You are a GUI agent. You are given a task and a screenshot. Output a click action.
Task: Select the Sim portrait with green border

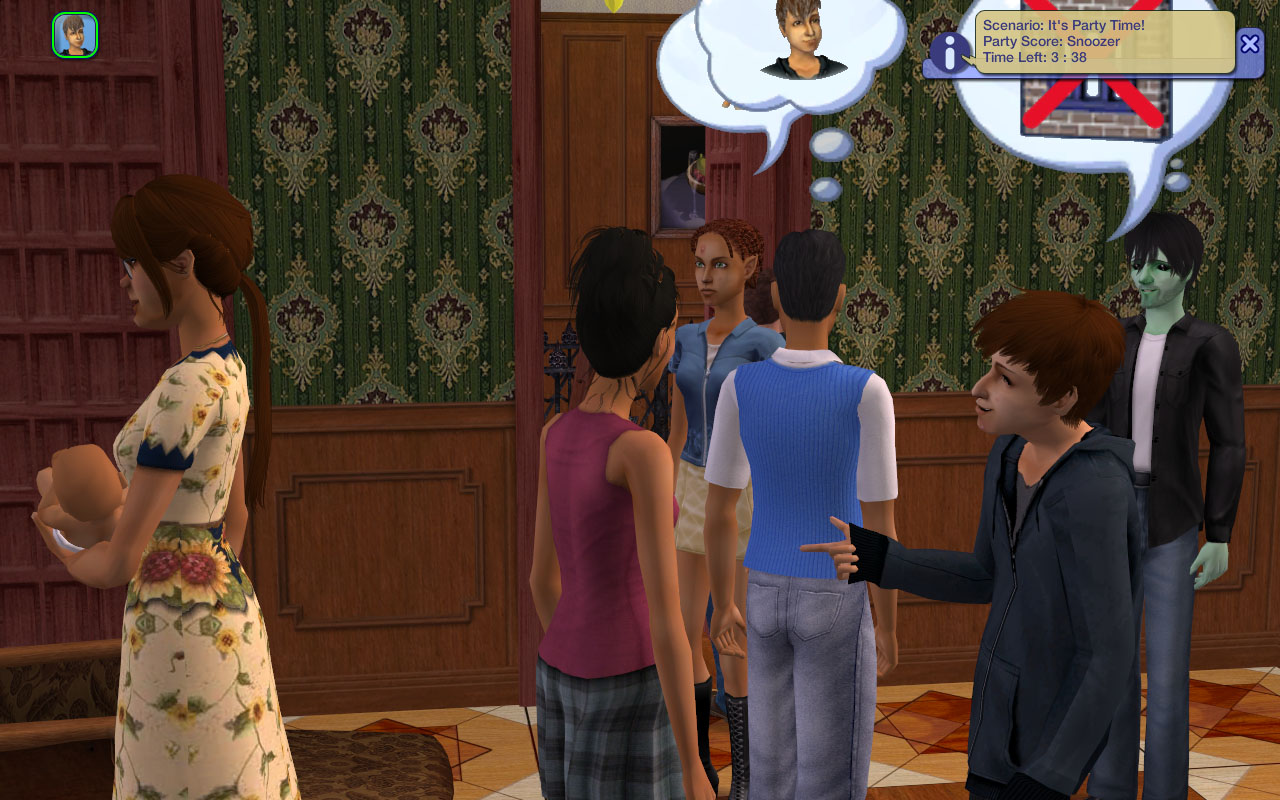point(75,35)
